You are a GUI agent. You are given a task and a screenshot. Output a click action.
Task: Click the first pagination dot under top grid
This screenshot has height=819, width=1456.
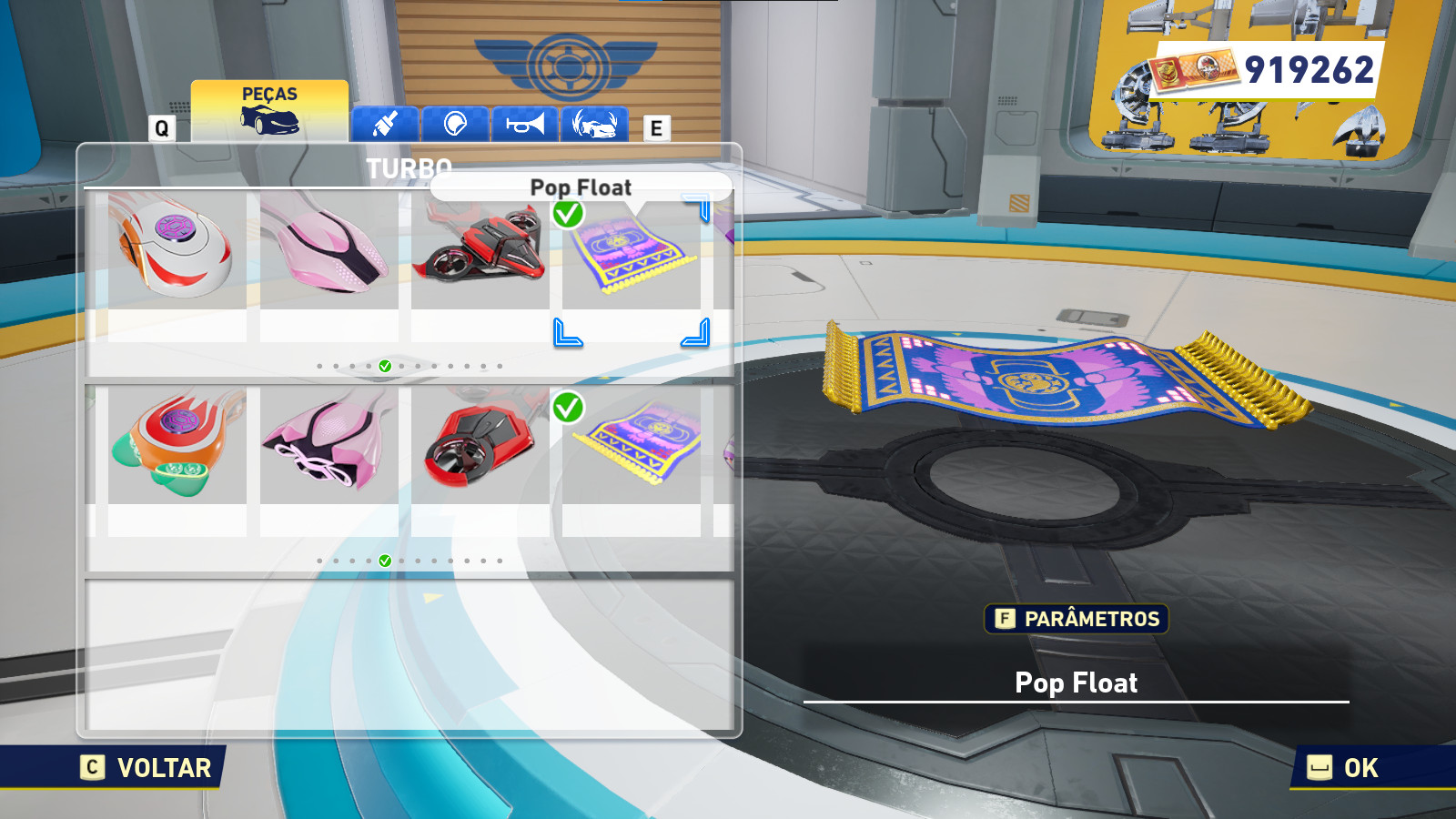(x=319, y=365)
